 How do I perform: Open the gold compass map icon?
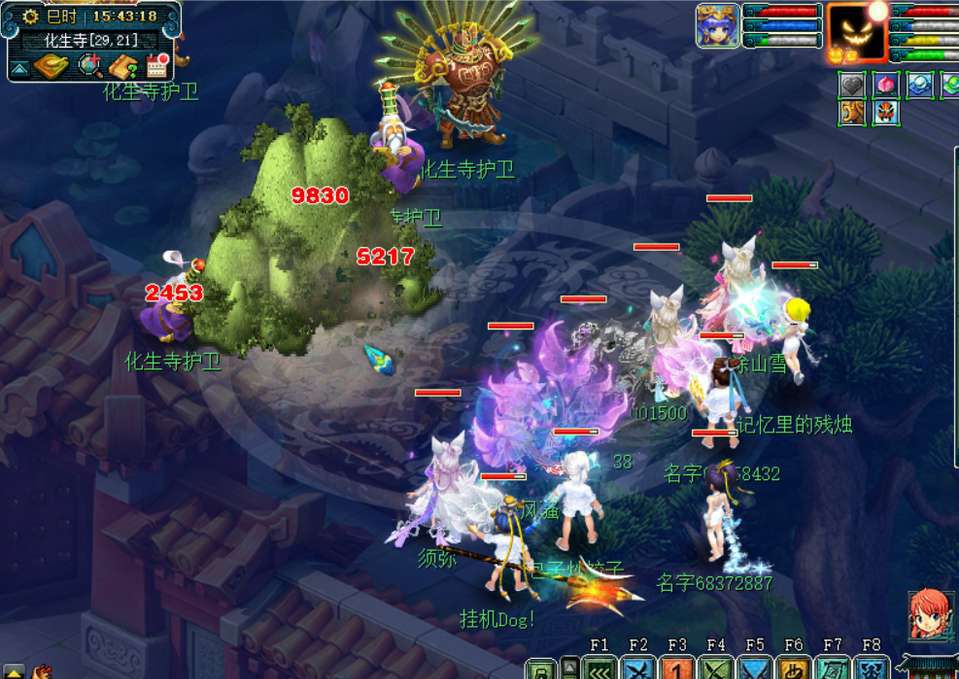point(49,67)
